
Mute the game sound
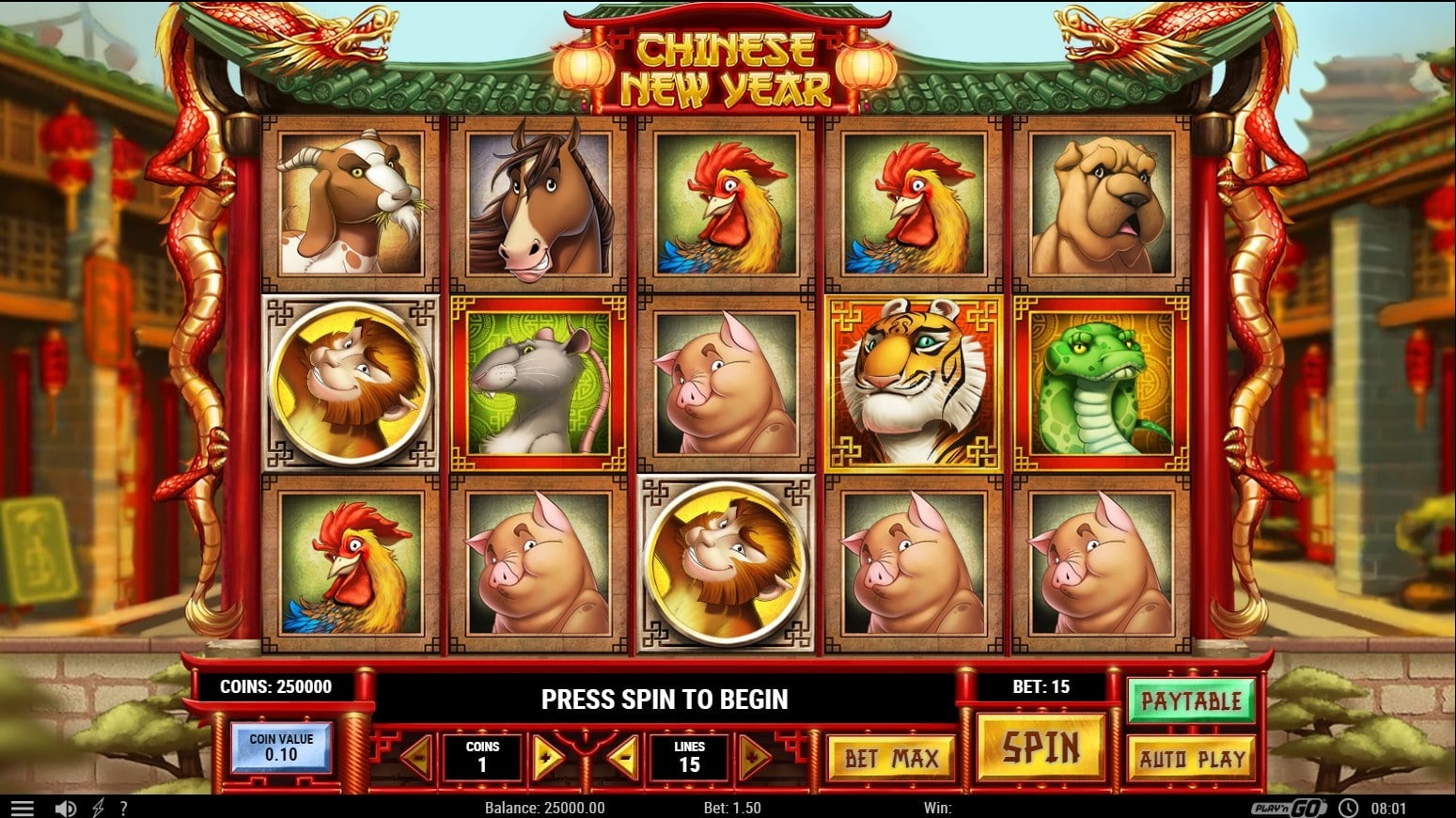63,806
